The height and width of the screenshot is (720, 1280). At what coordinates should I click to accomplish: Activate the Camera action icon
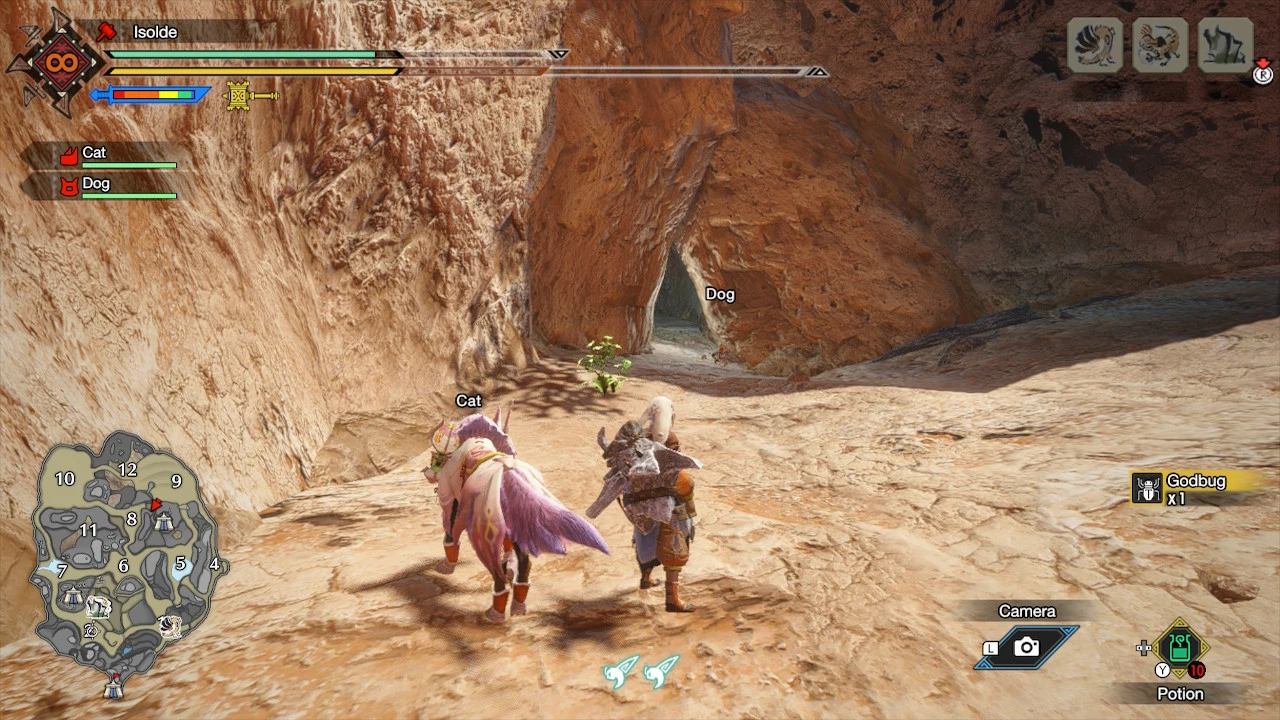click(1027, 647)
